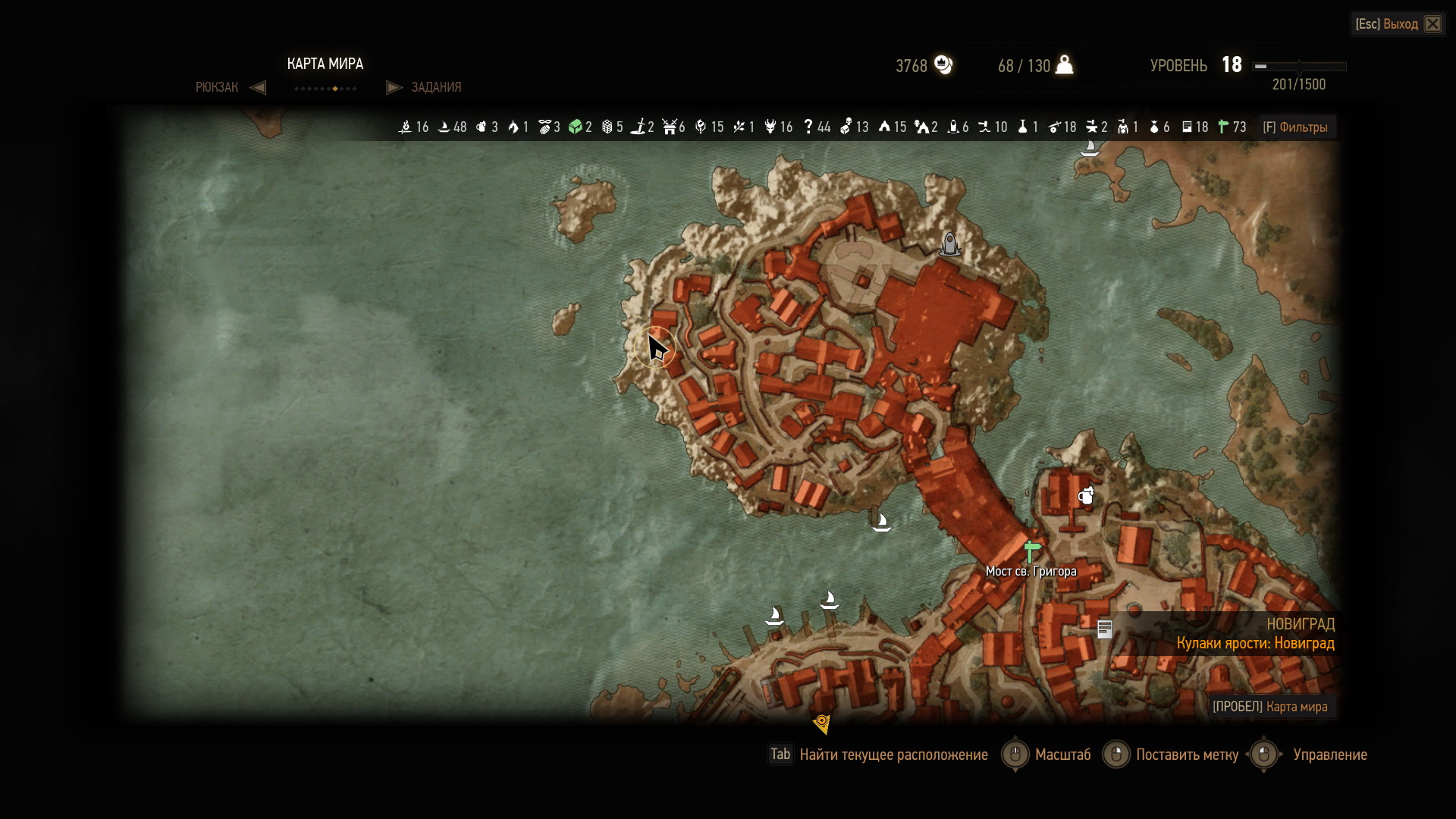Toggle the question mark filter showing 44
1456x819 pixels.
tap(808, 127)
